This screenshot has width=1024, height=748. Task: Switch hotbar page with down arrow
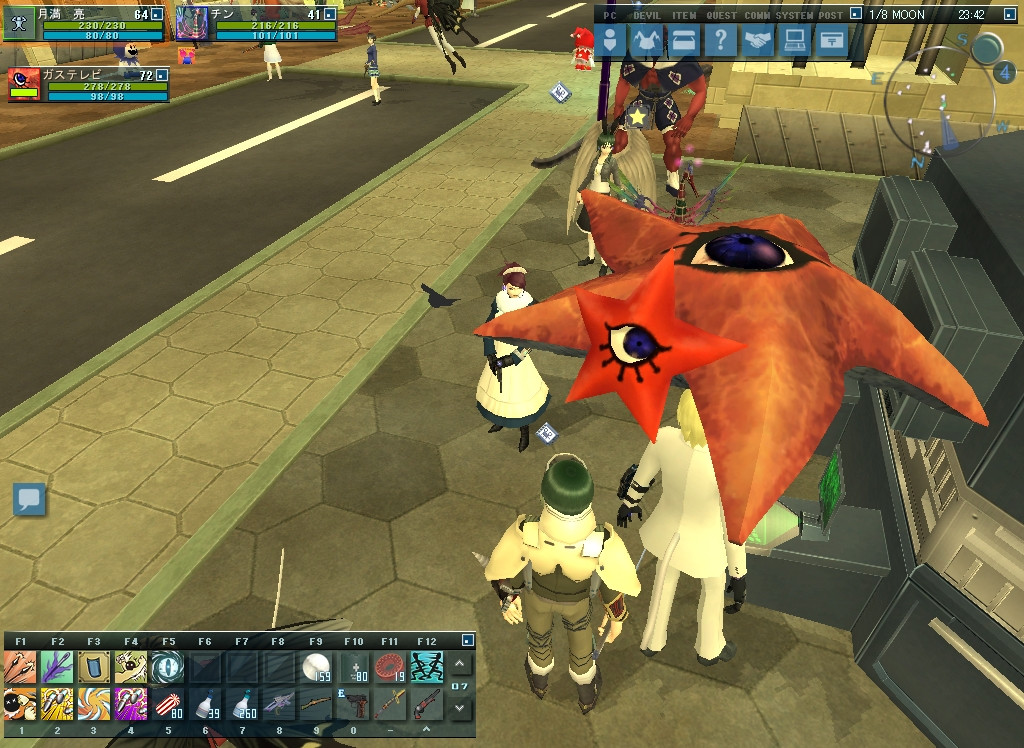459,707
